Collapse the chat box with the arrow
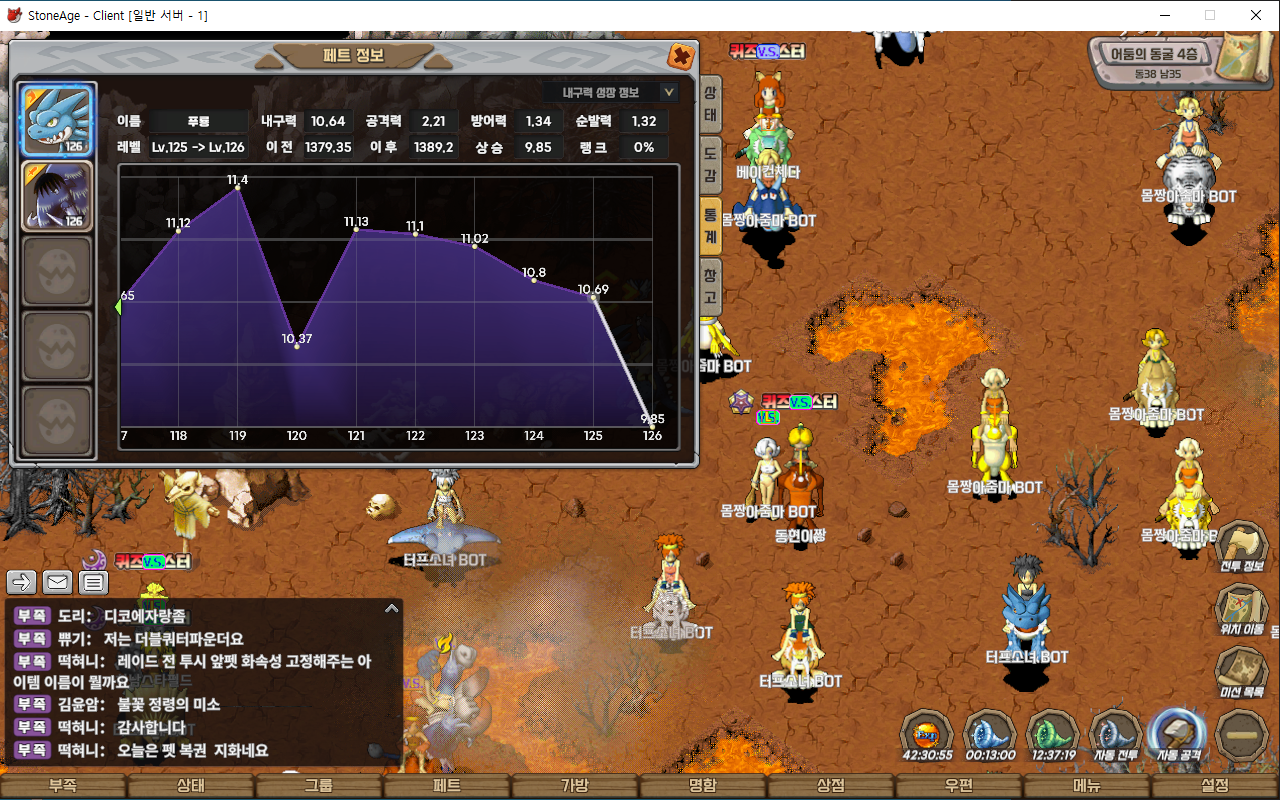The height and width of the screenshot is (800, 1280). click(391, 608)
